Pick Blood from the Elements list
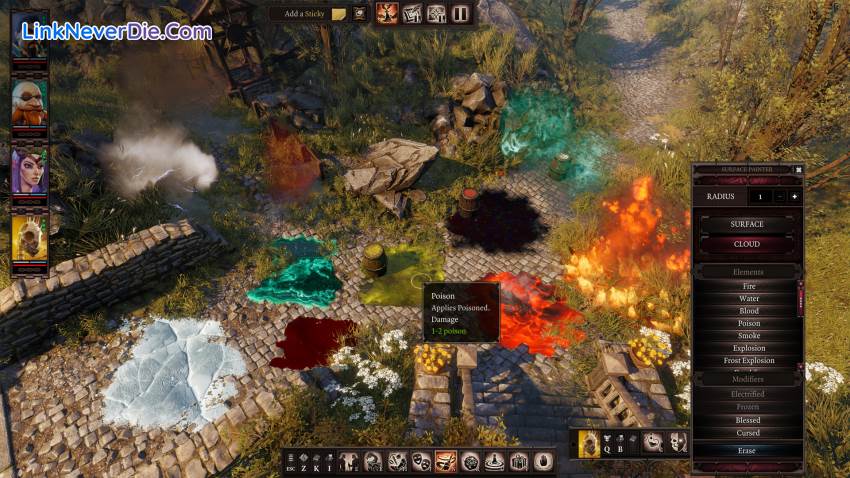This screenshot has height=478, width=850. point(748,311)
